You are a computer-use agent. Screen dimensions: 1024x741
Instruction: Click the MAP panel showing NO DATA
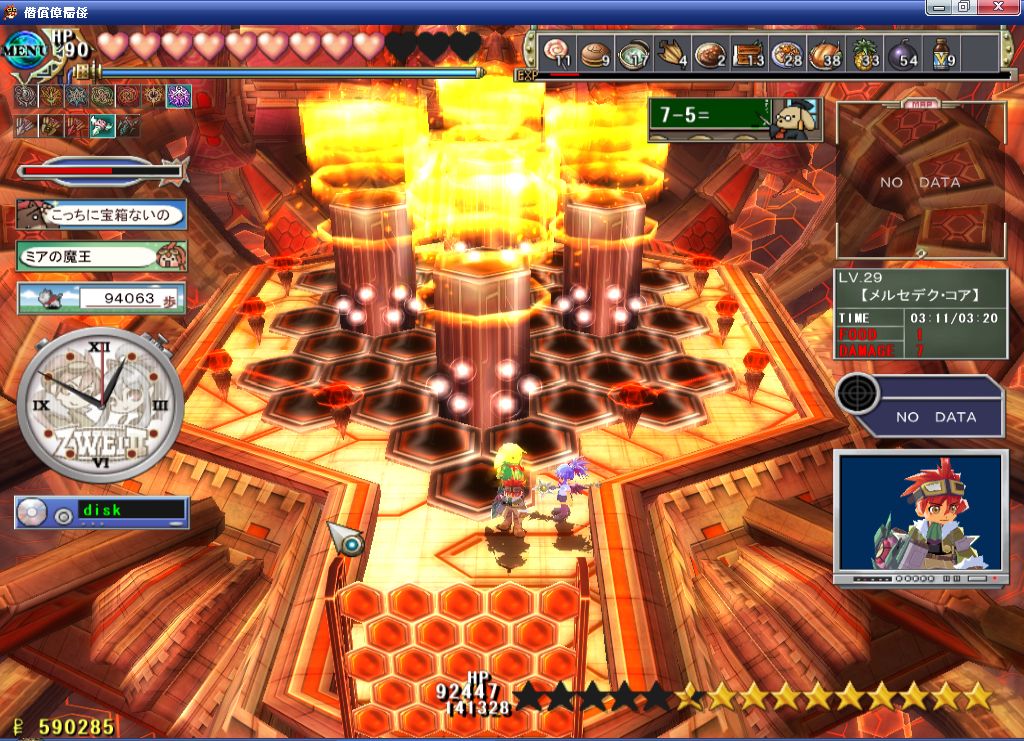tap(920, 182)
